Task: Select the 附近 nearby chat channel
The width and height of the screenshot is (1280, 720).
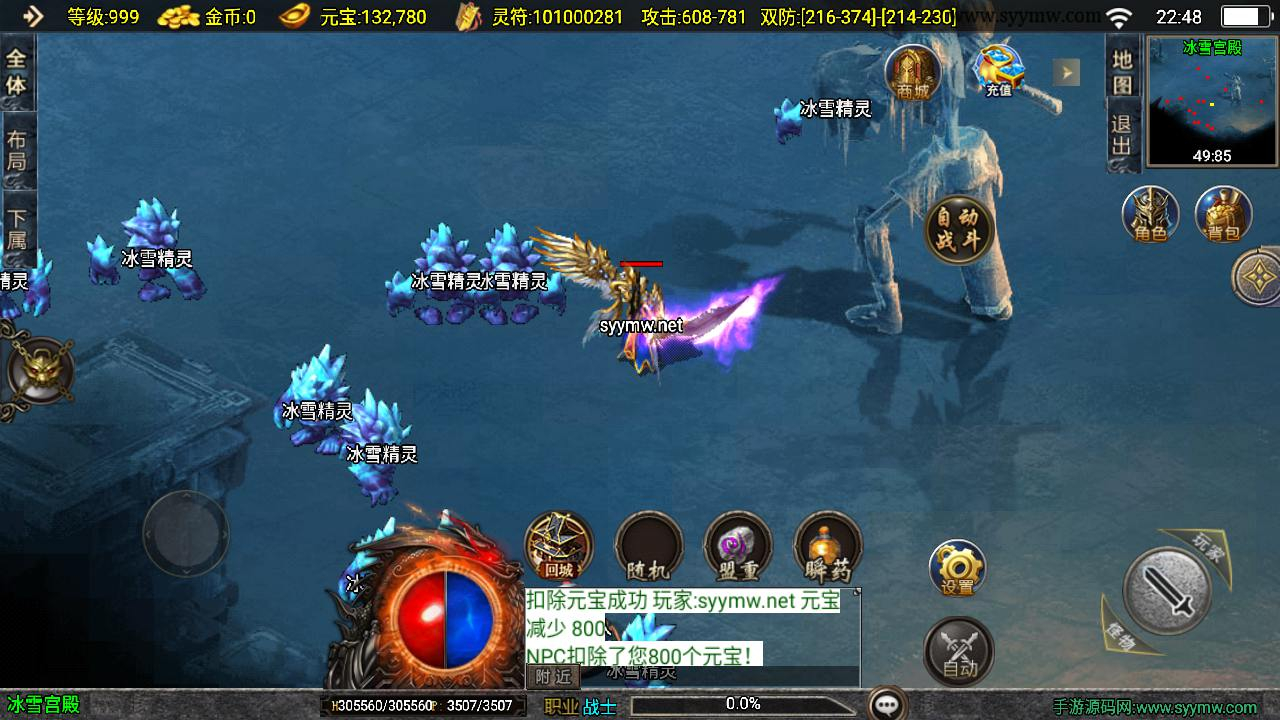Action: (x=553, y=677)
